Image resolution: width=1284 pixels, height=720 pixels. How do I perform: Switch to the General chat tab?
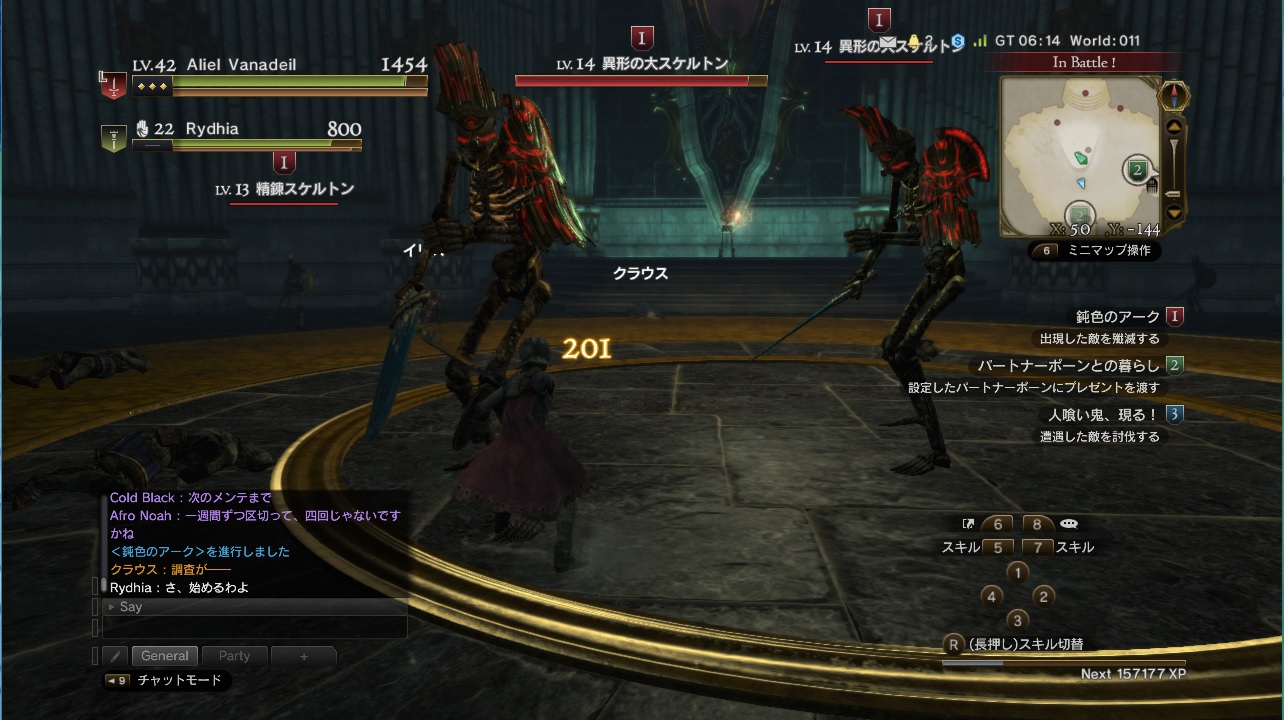tap(165, 656)
